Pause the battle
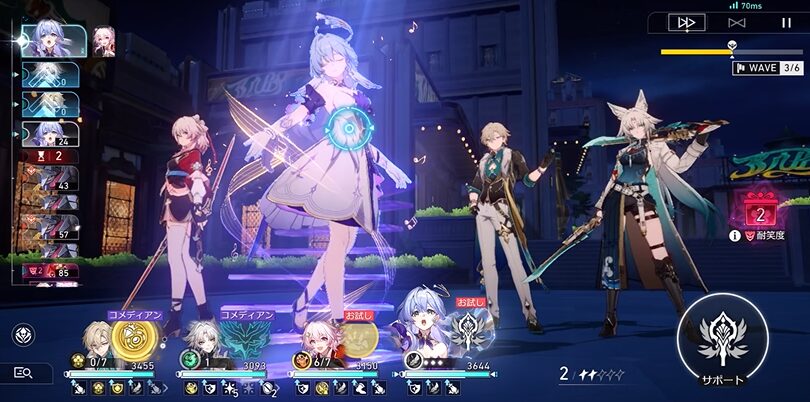Viewport: 810px width, 402px height. pyautogui.click(x=786, y=22)
